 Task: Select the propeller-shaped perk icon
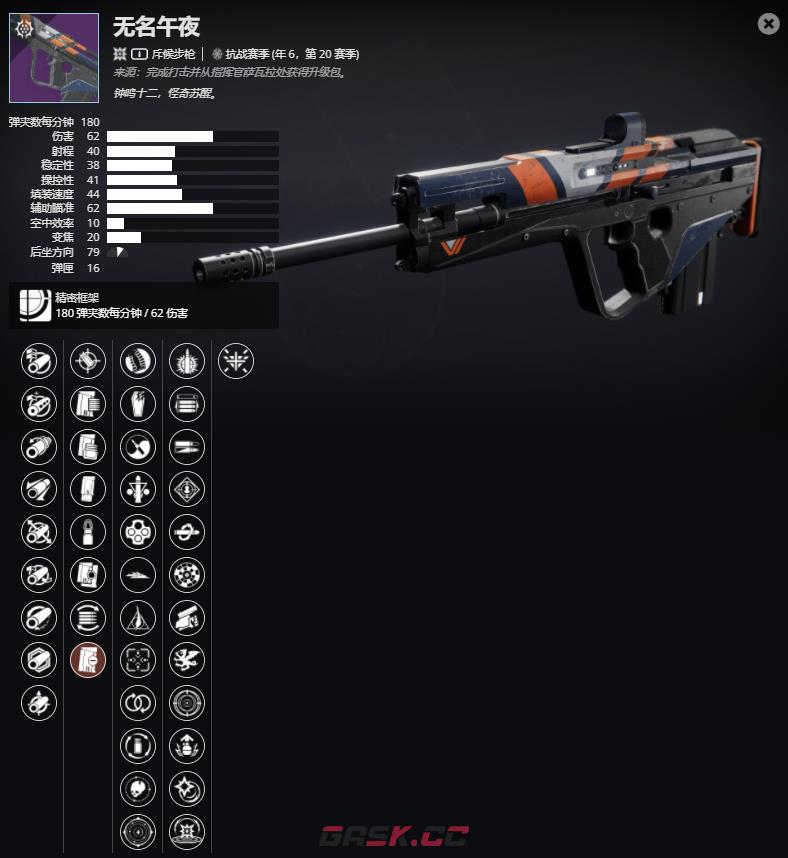point(138,446)
